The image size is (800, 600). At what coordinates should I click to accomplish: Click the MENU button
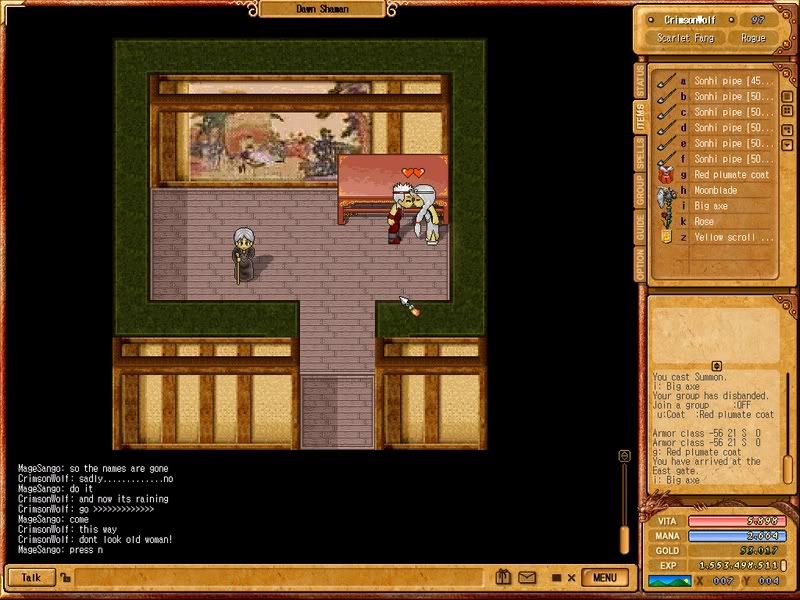tap(604, 577)
